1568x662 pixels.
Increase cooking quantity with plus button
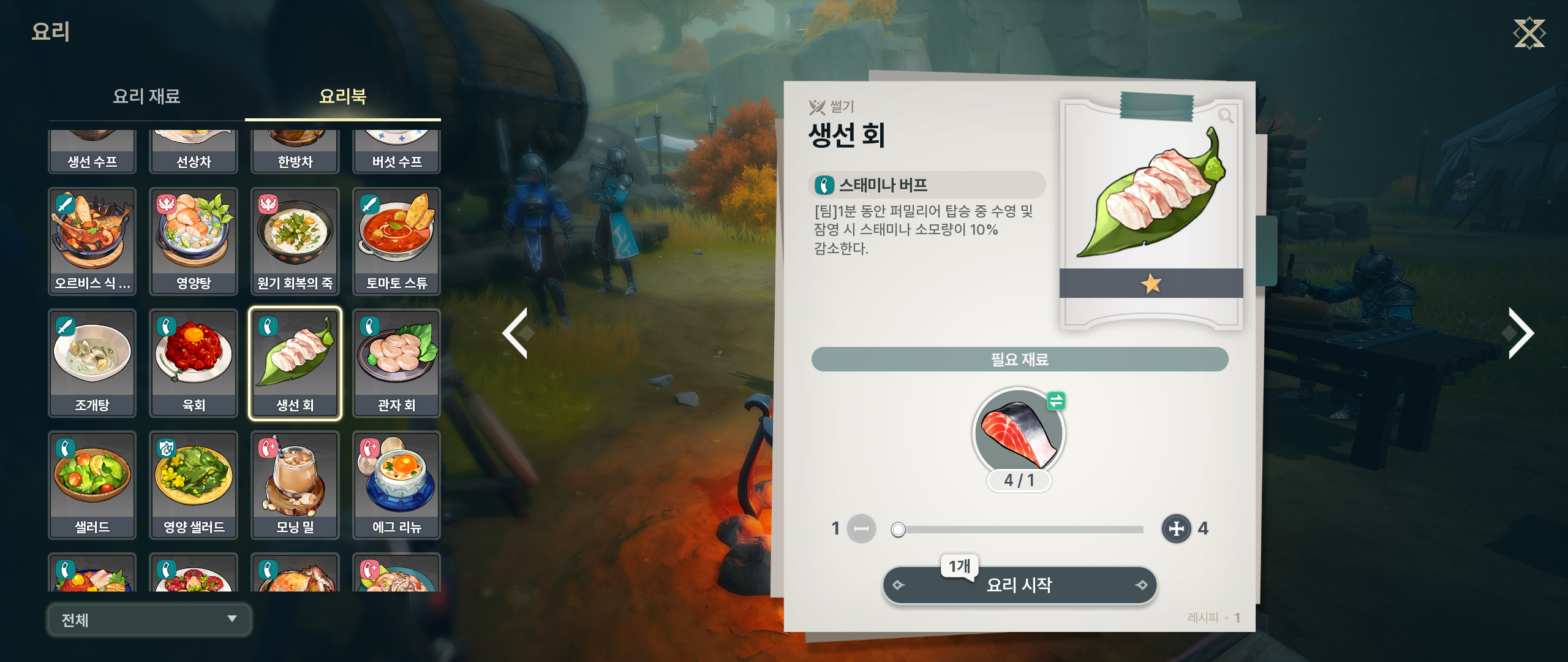pyautogui.click(x=1176, y=528)
